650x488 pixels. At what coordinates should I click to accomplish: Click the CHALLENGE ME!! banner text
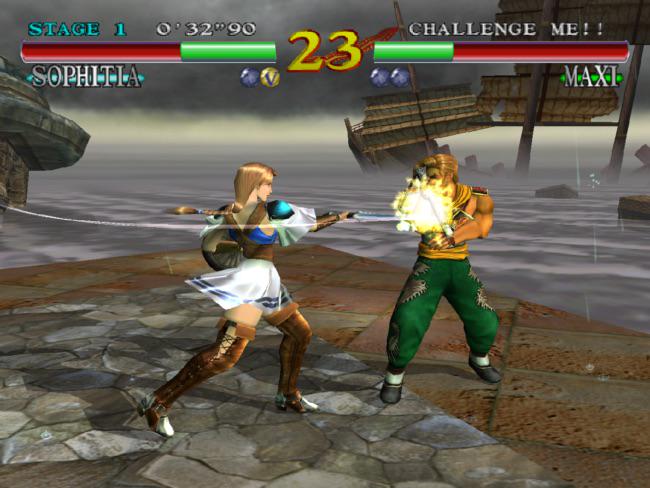point(506,29)
